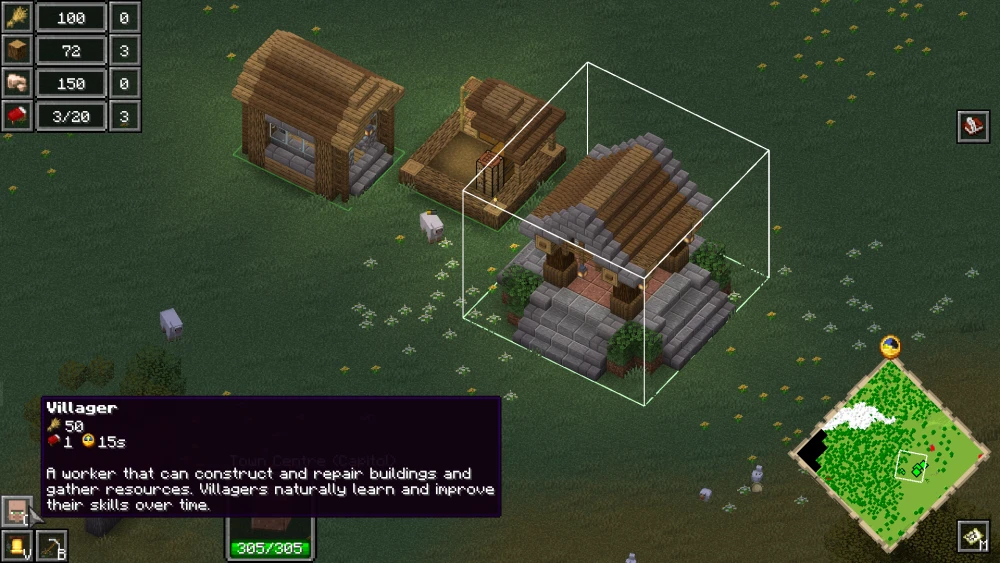Select the wheat food resource icon
1000x563 pixels.
point(17,17)
